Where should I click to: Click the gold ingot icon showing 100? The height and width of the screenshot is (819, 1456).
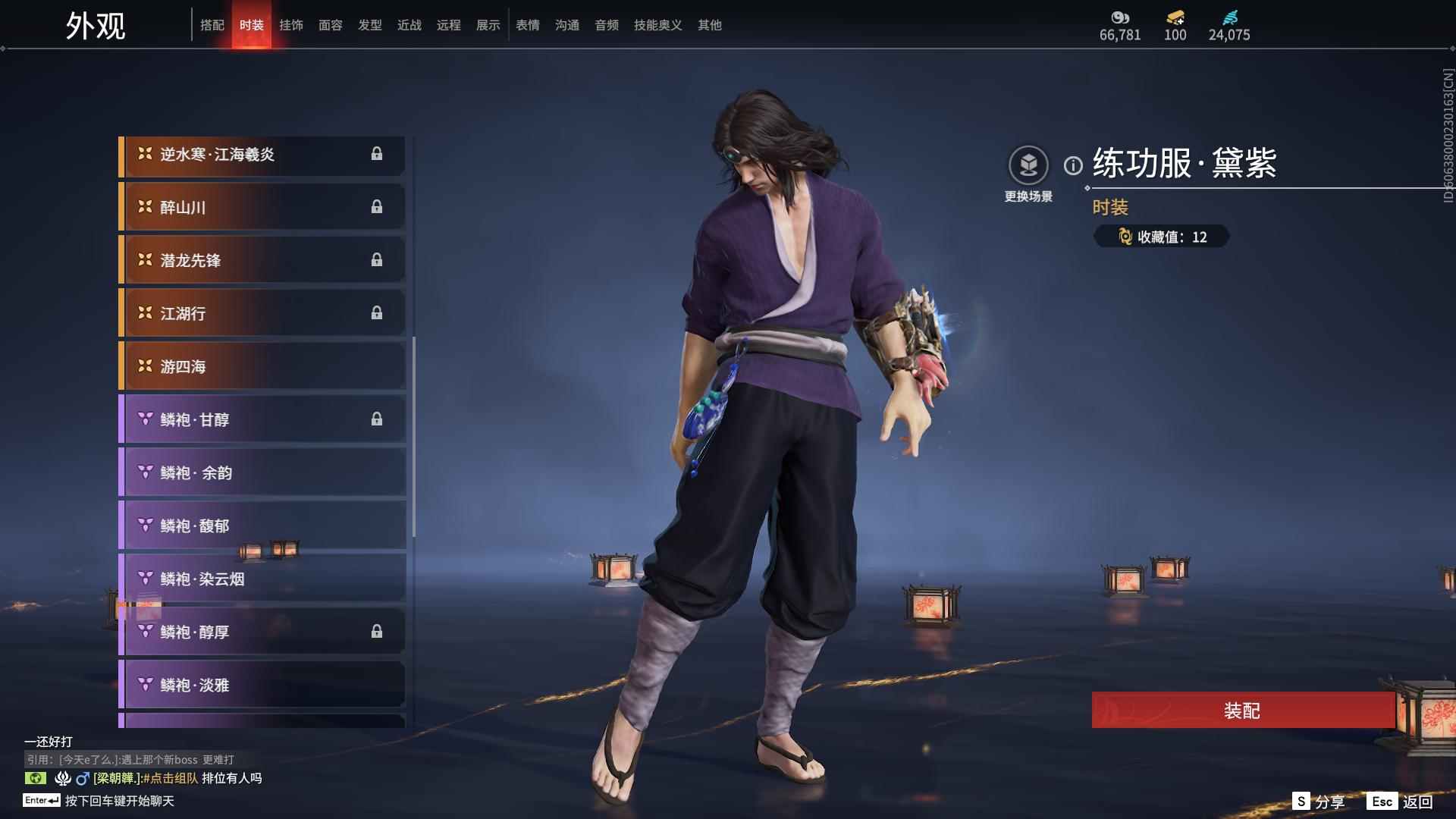pos(1173,19)
